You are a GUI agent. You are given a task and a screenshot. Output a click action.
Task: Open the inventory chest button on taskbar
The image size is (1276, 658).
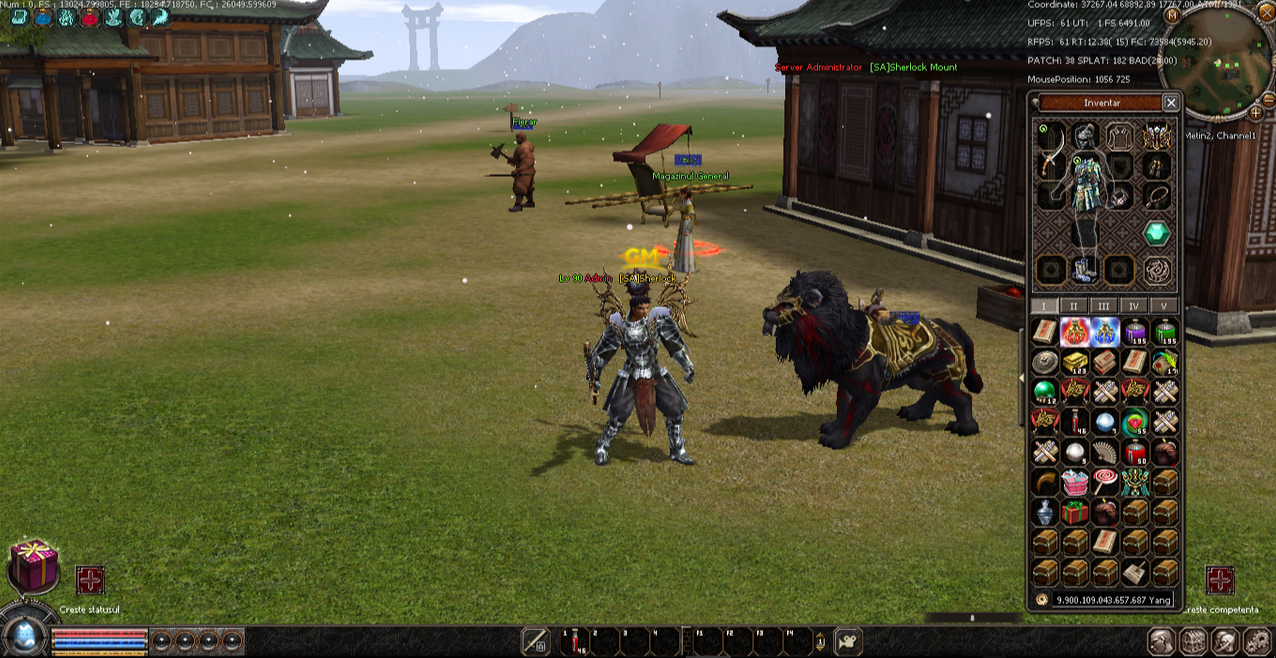(1193, 641)
